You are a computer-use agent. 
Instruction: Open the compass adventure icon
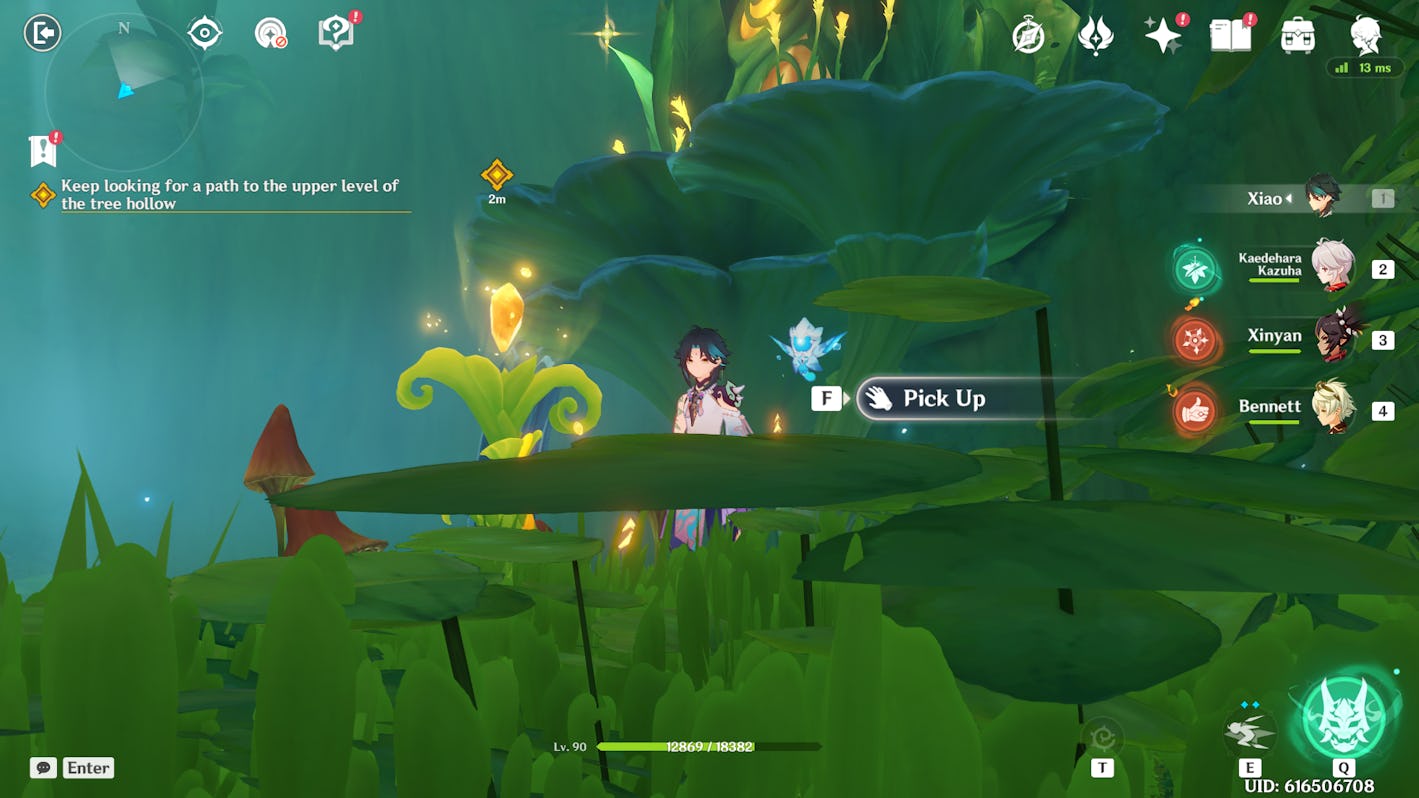(x=1028, y=36)
